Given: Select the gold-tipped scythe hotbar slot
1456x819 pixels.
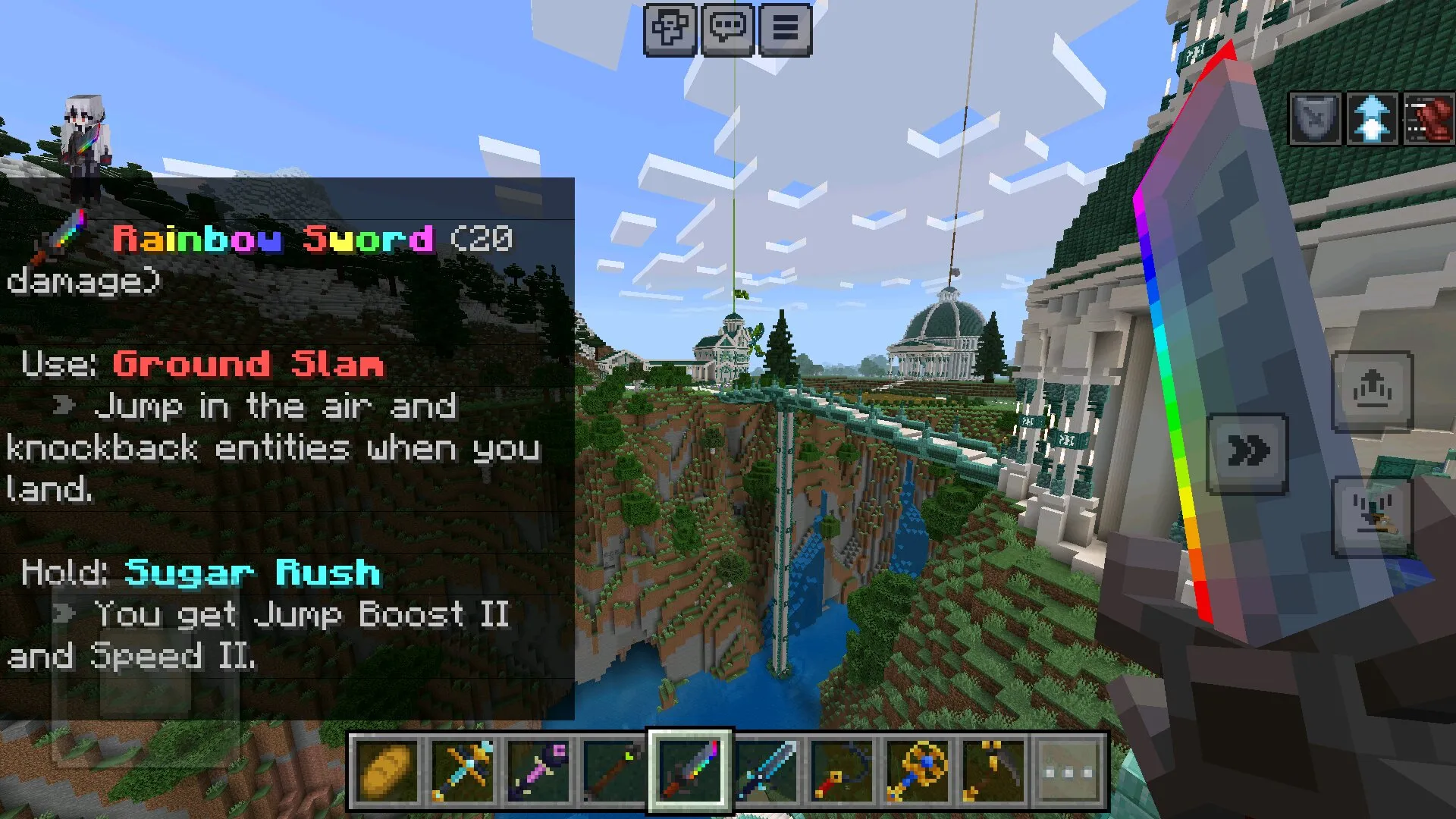Looking at the screenshot, I should [x=993, y=771].
